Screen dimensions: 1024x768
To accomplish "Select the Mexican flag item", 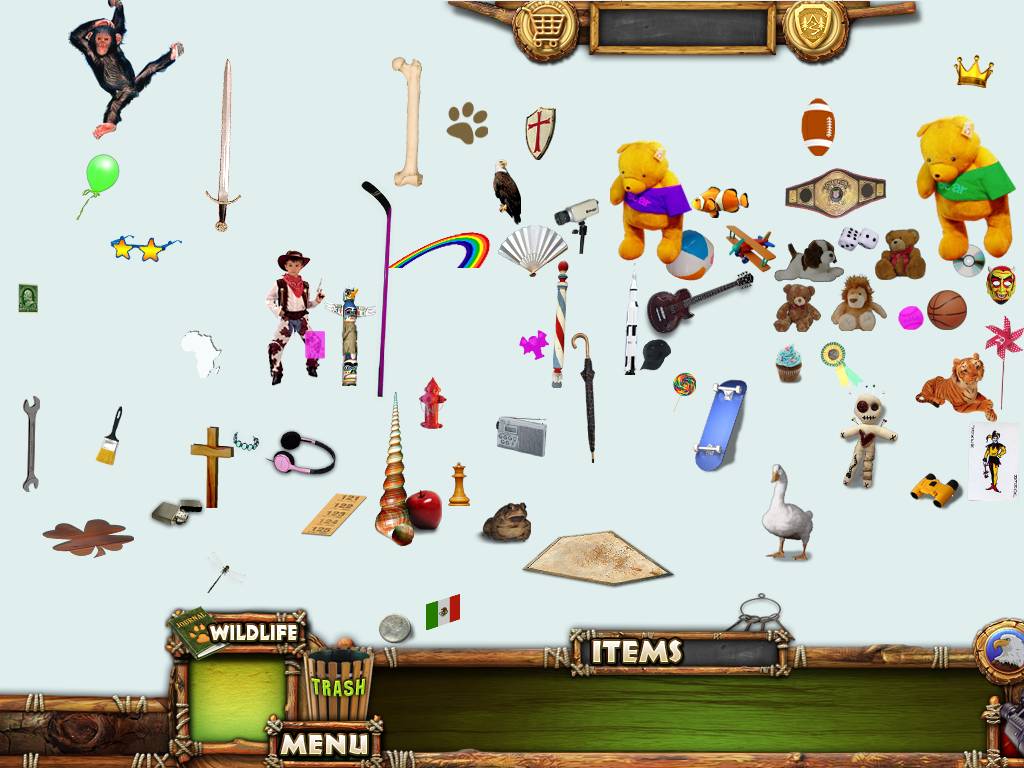I will (x=442, y=611).
